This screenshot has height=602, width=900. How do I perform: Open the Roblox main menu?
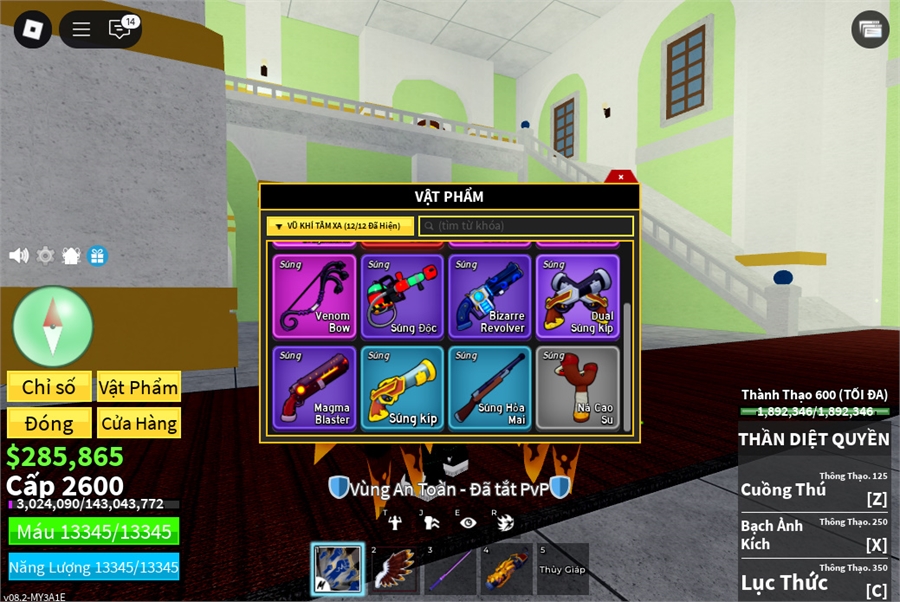pos(32,29)
